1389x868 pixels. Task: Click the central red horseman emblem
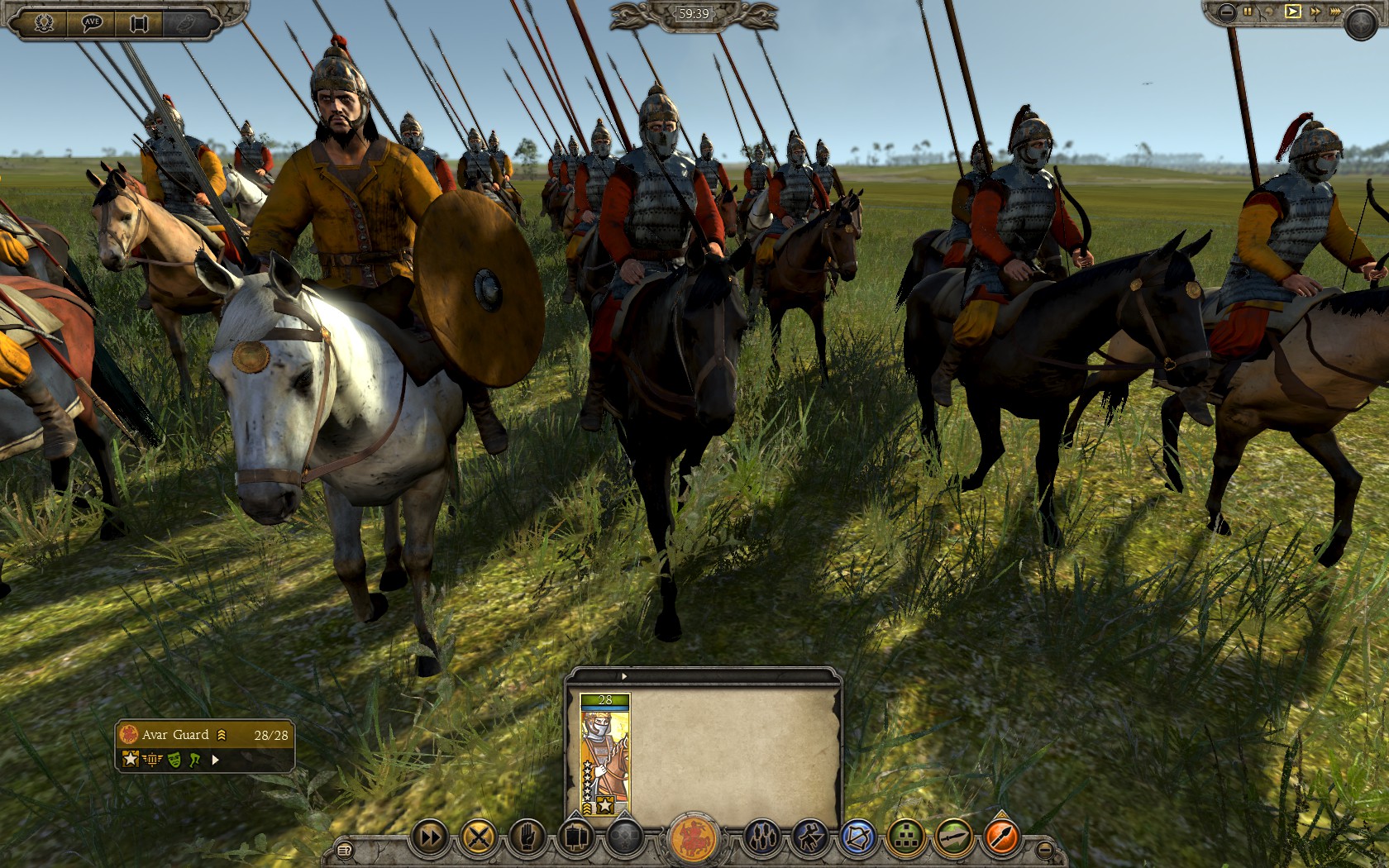pyautogui.click(x=693, y=838)
